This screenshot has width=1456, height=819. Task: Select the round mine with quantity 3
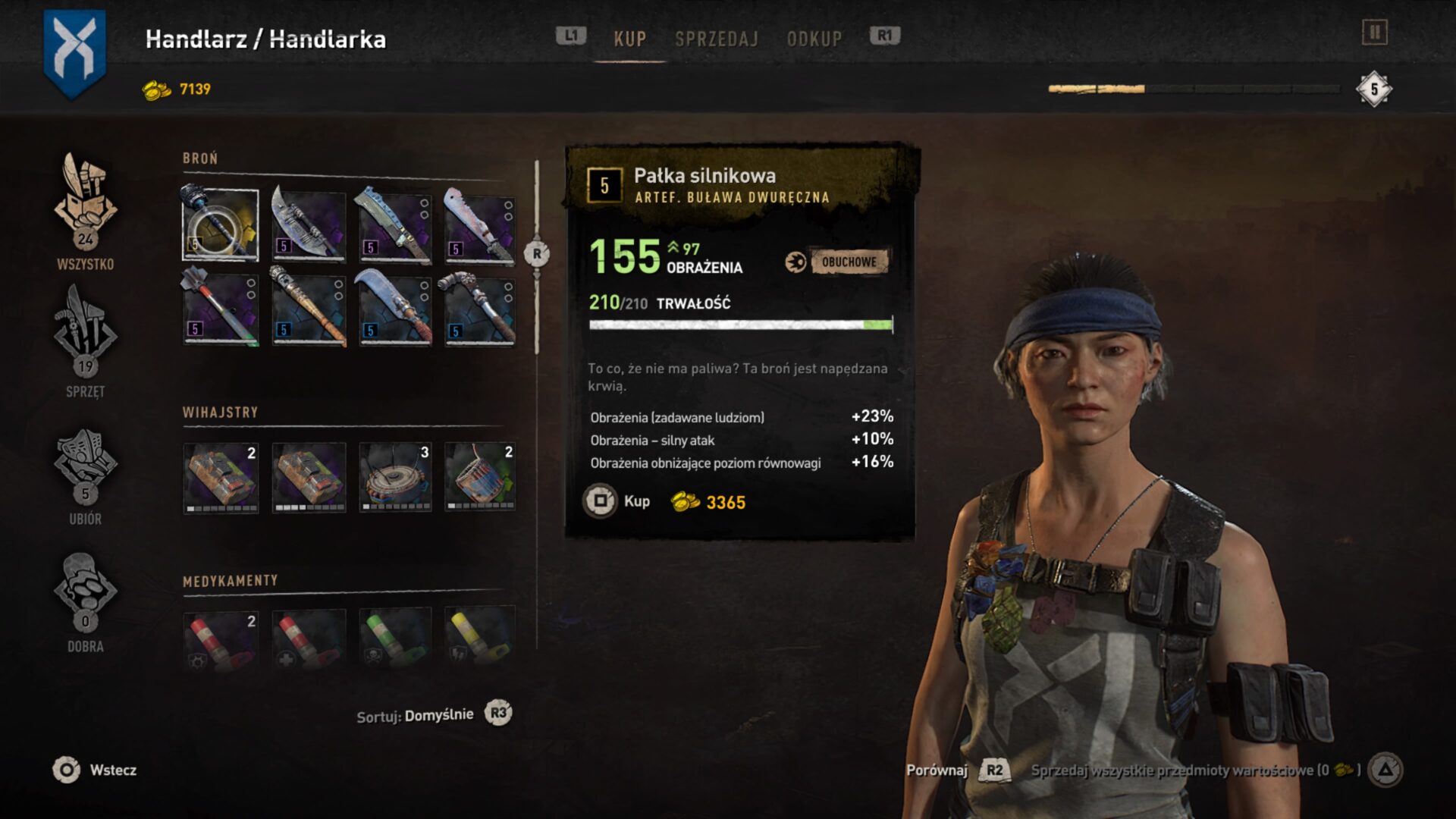point(395,478)
